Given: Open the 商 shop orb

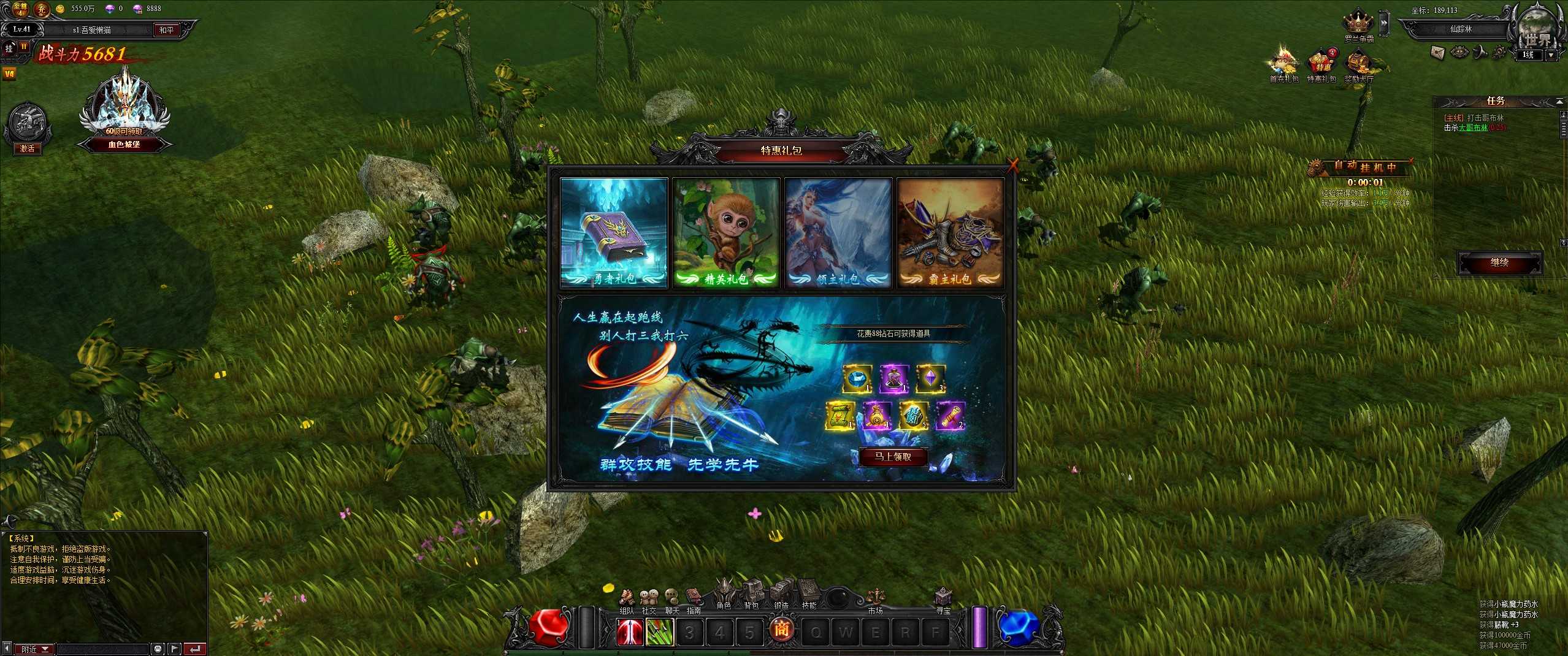Looking at the screenshot, I should pos(781,630).
